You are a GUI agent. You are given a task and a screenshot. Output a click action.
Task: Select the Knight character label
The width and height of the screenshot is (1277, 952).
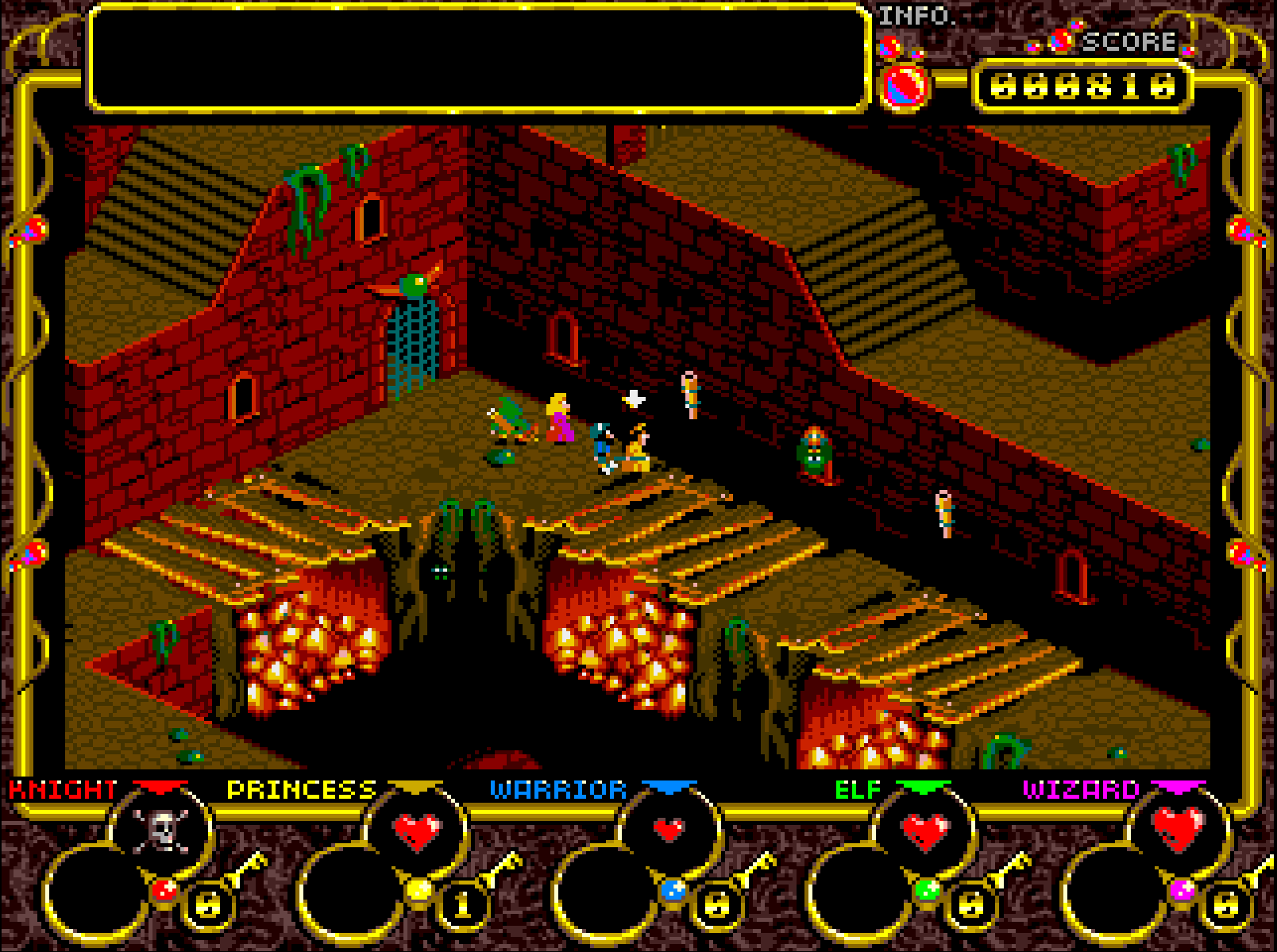63,790
